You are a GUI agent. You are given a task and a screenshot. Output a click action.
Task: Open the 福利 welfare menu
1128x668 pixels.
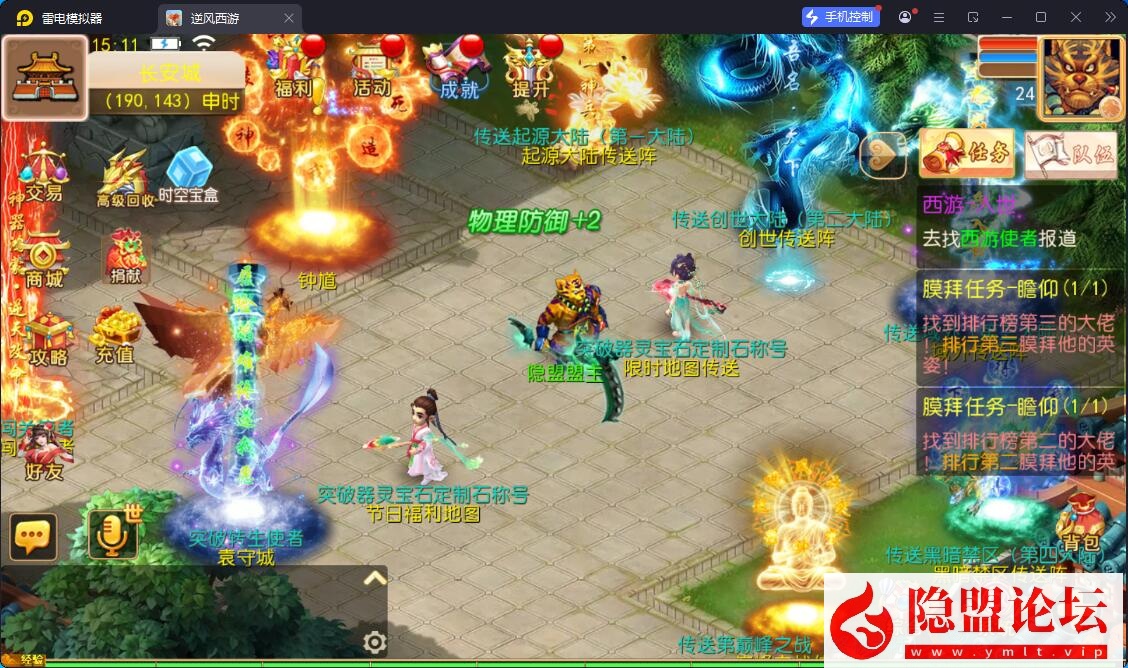tap(293, 68)
